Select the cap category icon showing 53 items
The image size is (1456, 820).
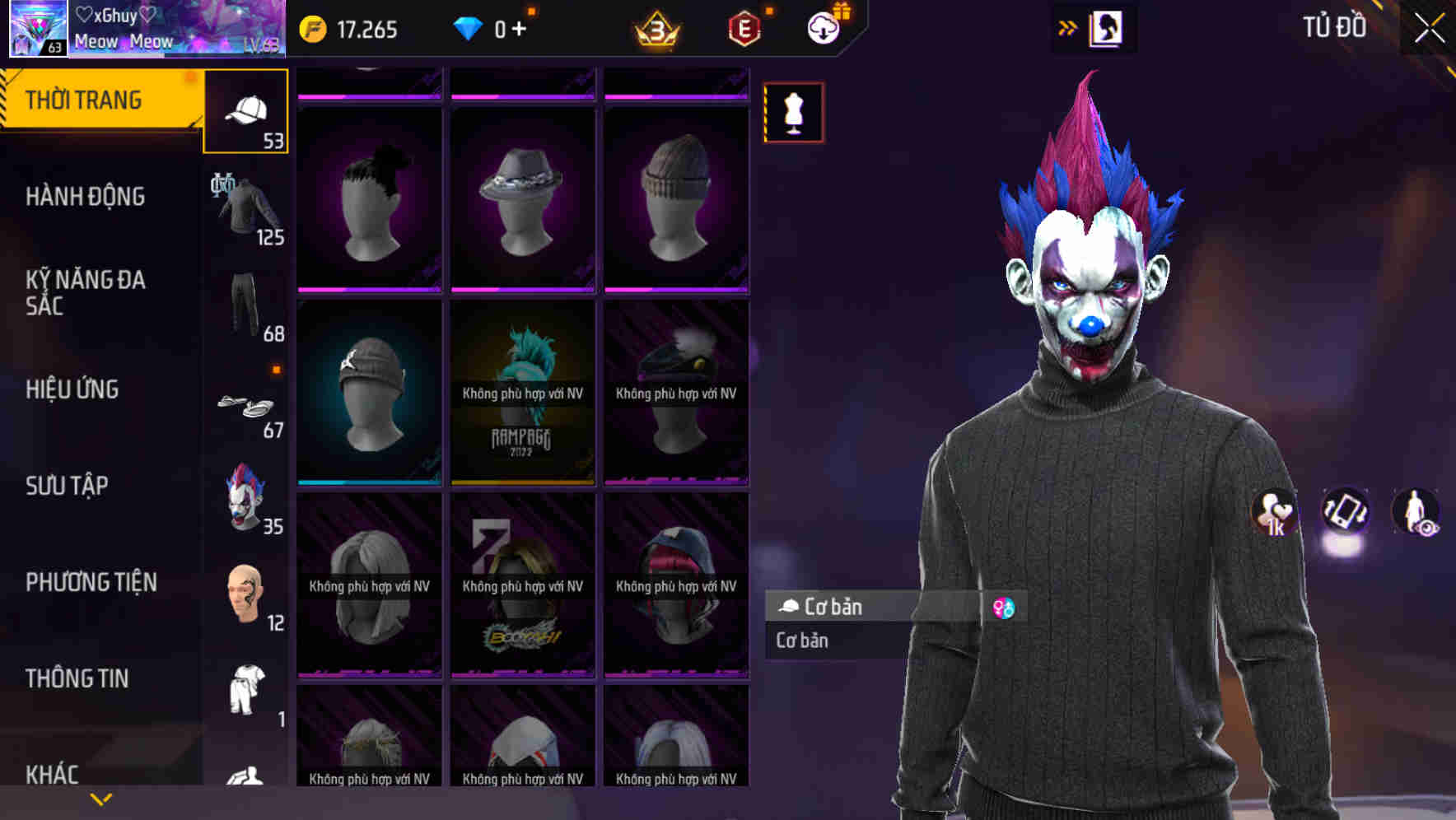tap(245, 111)
